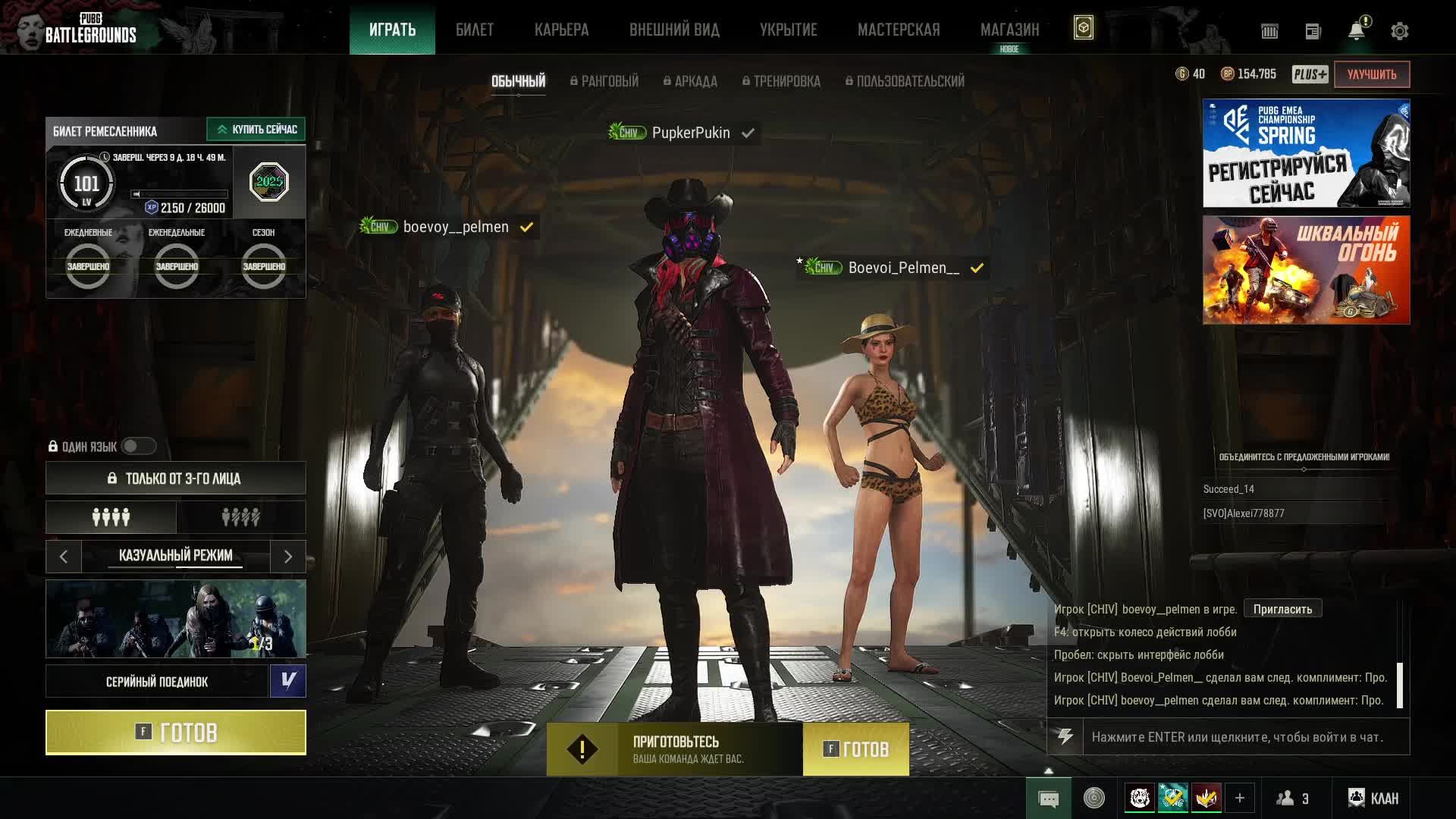
Task: Show notifications via the bell icon
Action: [x=1356, y=31]
